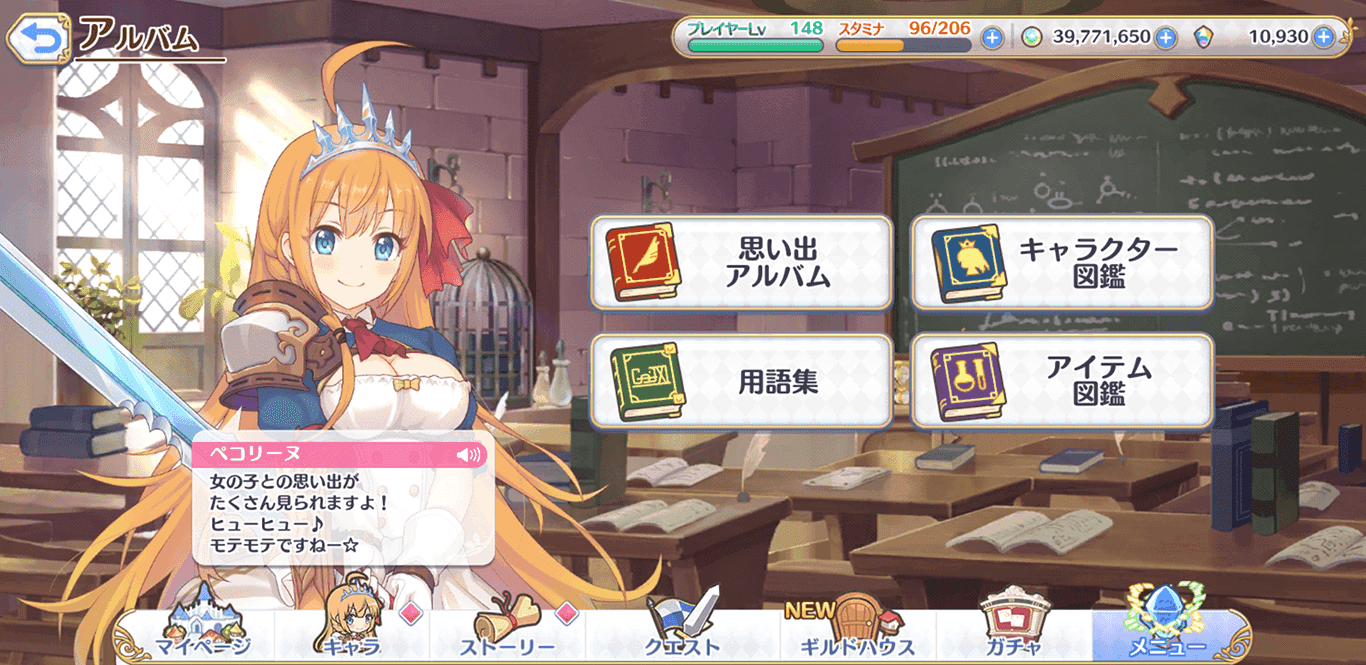Open the 用語集 glossary
Screen dimensions: 1366x665
click(741, 381)
